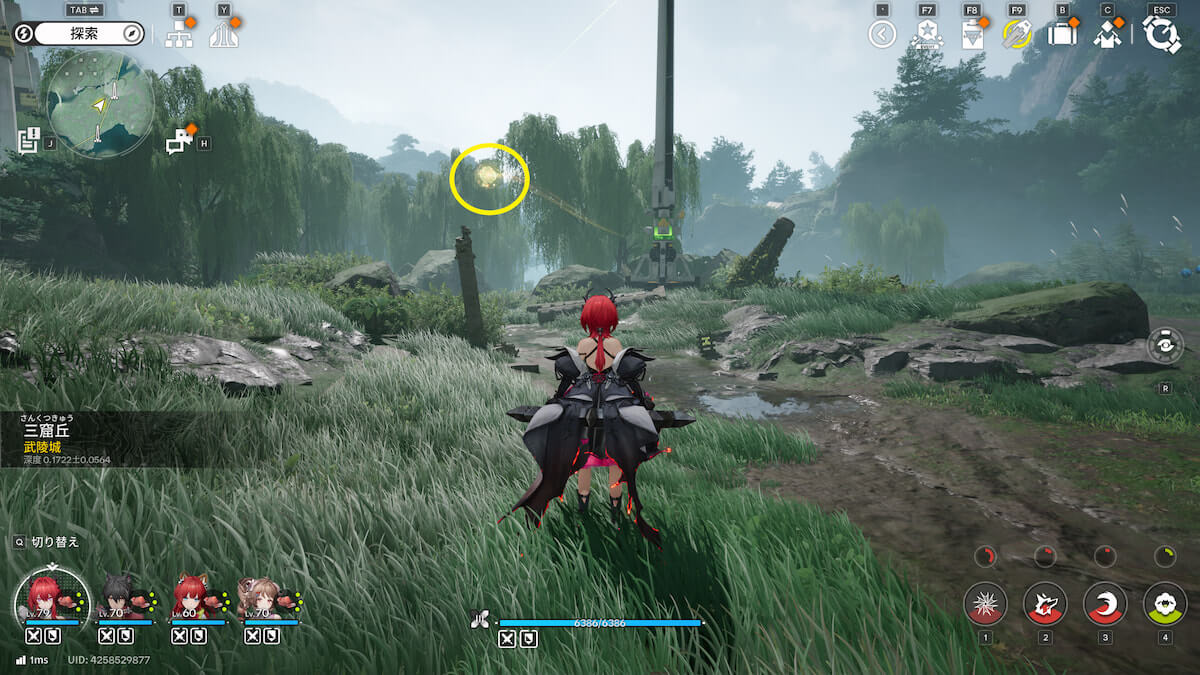This screenshot has width=1200, height=675.
Task: Open the Event star badge menu
Action: coord(926,34)
